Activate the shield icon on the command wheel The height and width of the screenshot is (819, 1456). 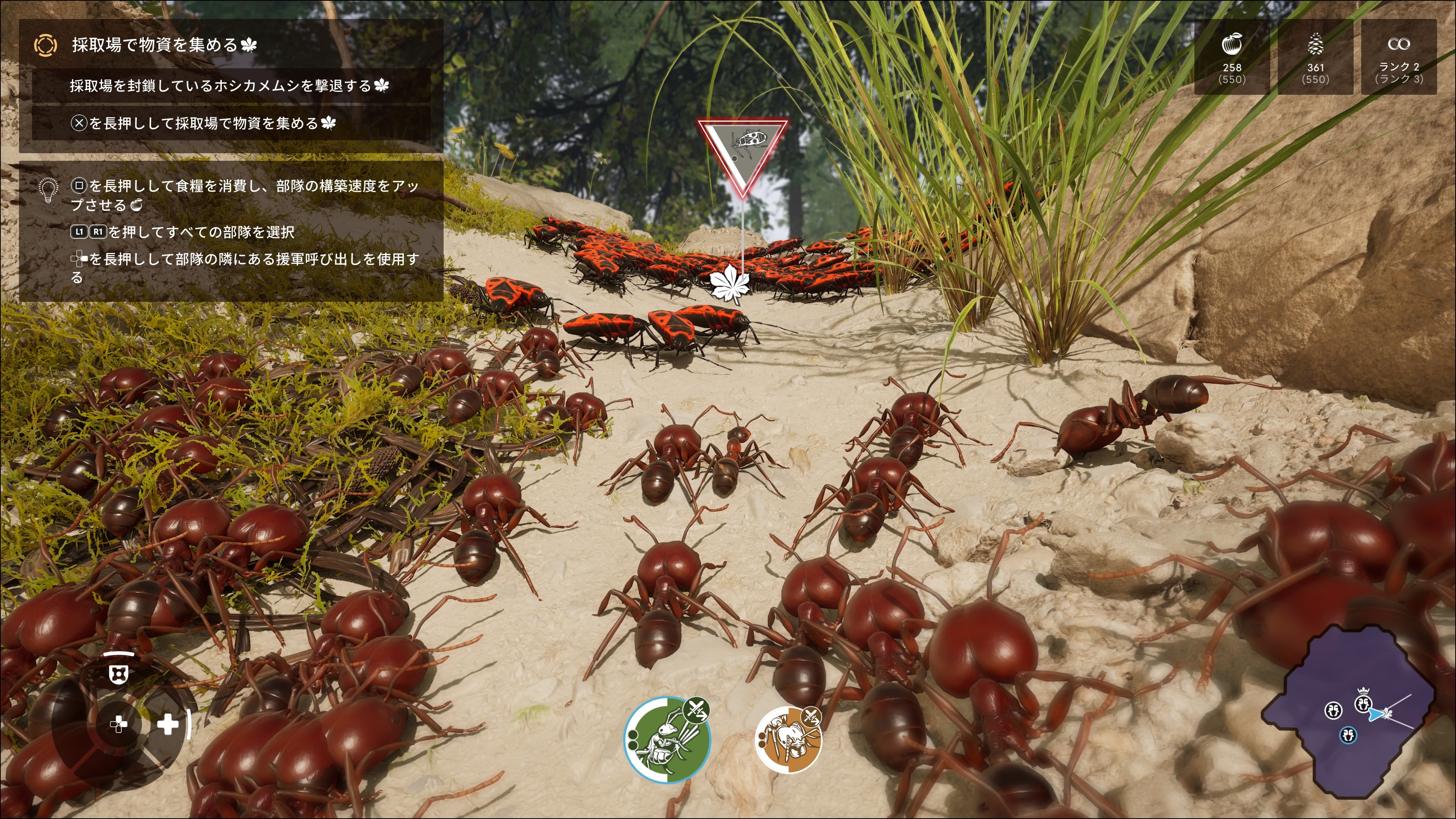[118, 673]
